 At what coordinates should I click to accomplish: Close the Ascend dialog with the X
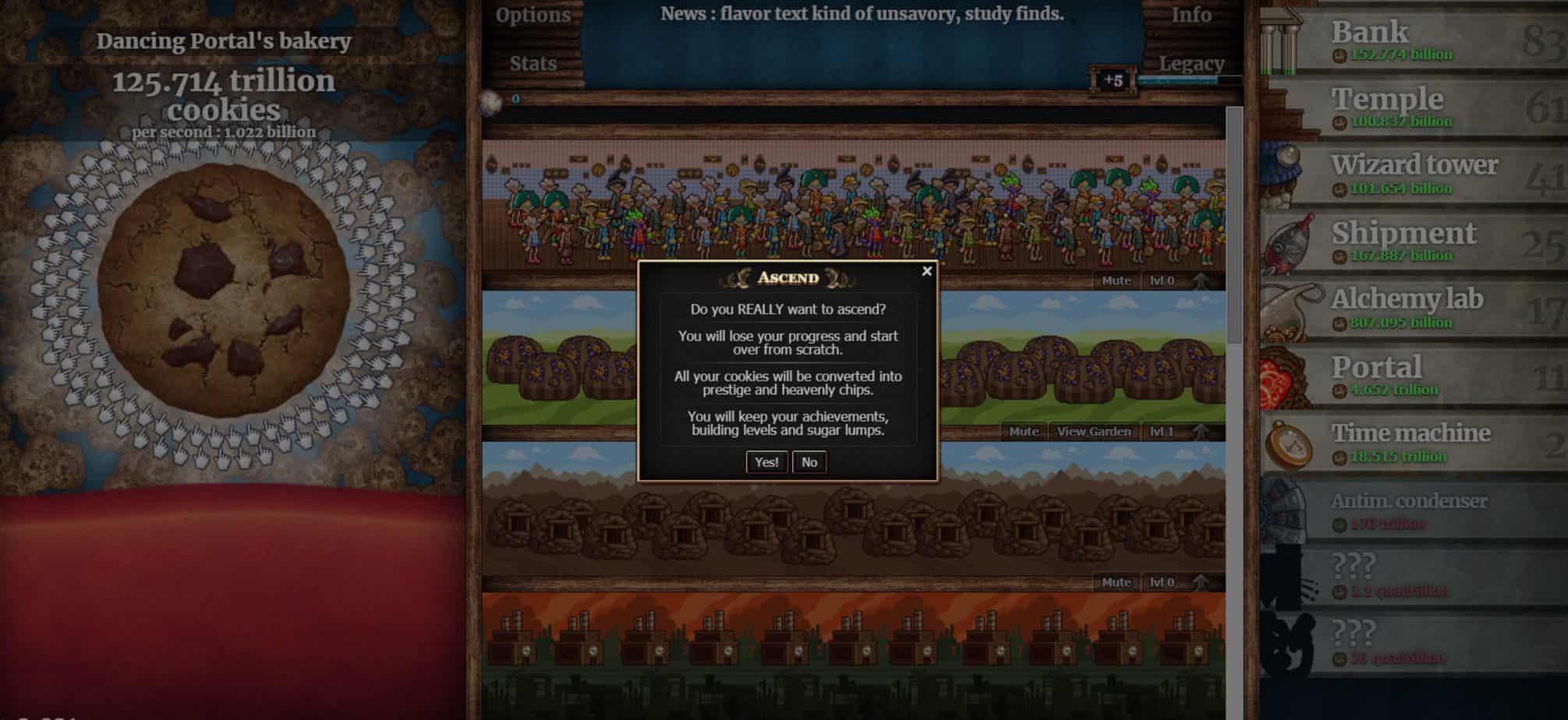pos(926,271)
